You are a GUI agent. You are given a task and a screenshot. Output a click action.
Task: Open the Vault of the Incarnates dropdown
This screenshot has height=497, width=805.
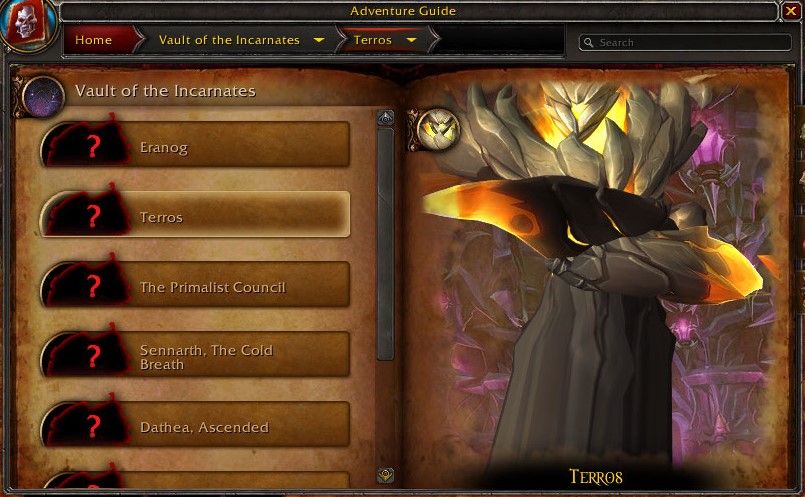319,40
